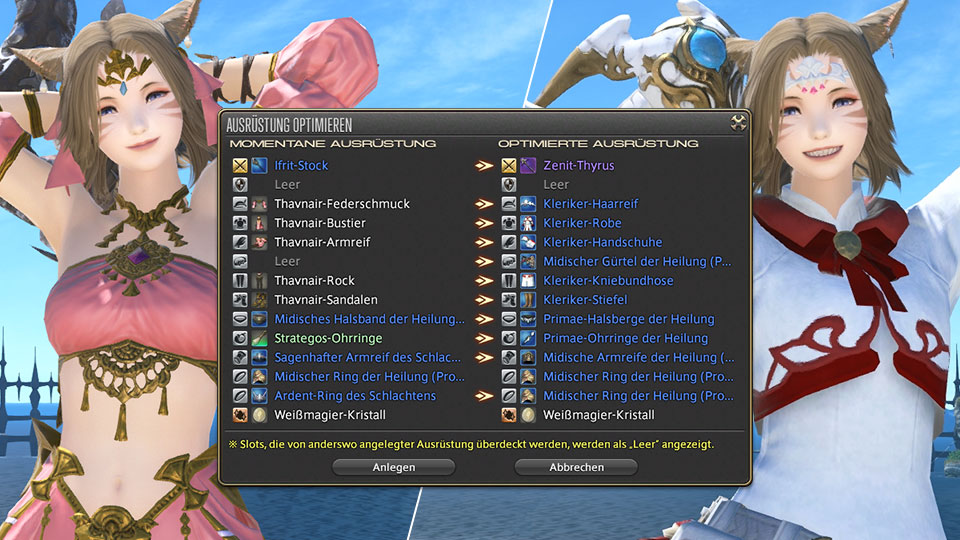The image size is (960, 540).
Task: Select the Primae-Halsberge der Heilung entry
Action: [628, 319]
